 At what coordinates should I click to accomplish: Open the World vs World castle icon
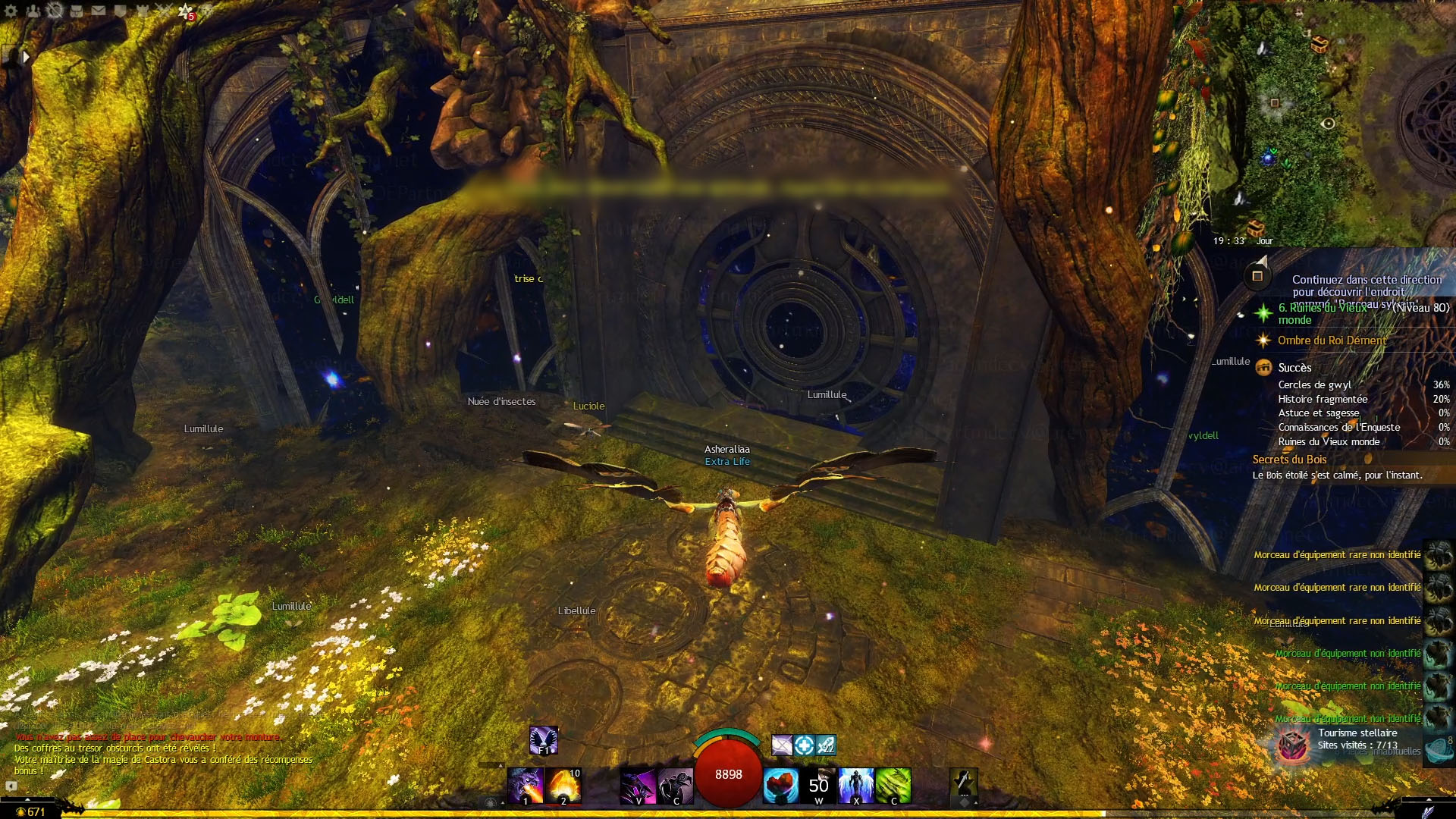pos(142,11)
